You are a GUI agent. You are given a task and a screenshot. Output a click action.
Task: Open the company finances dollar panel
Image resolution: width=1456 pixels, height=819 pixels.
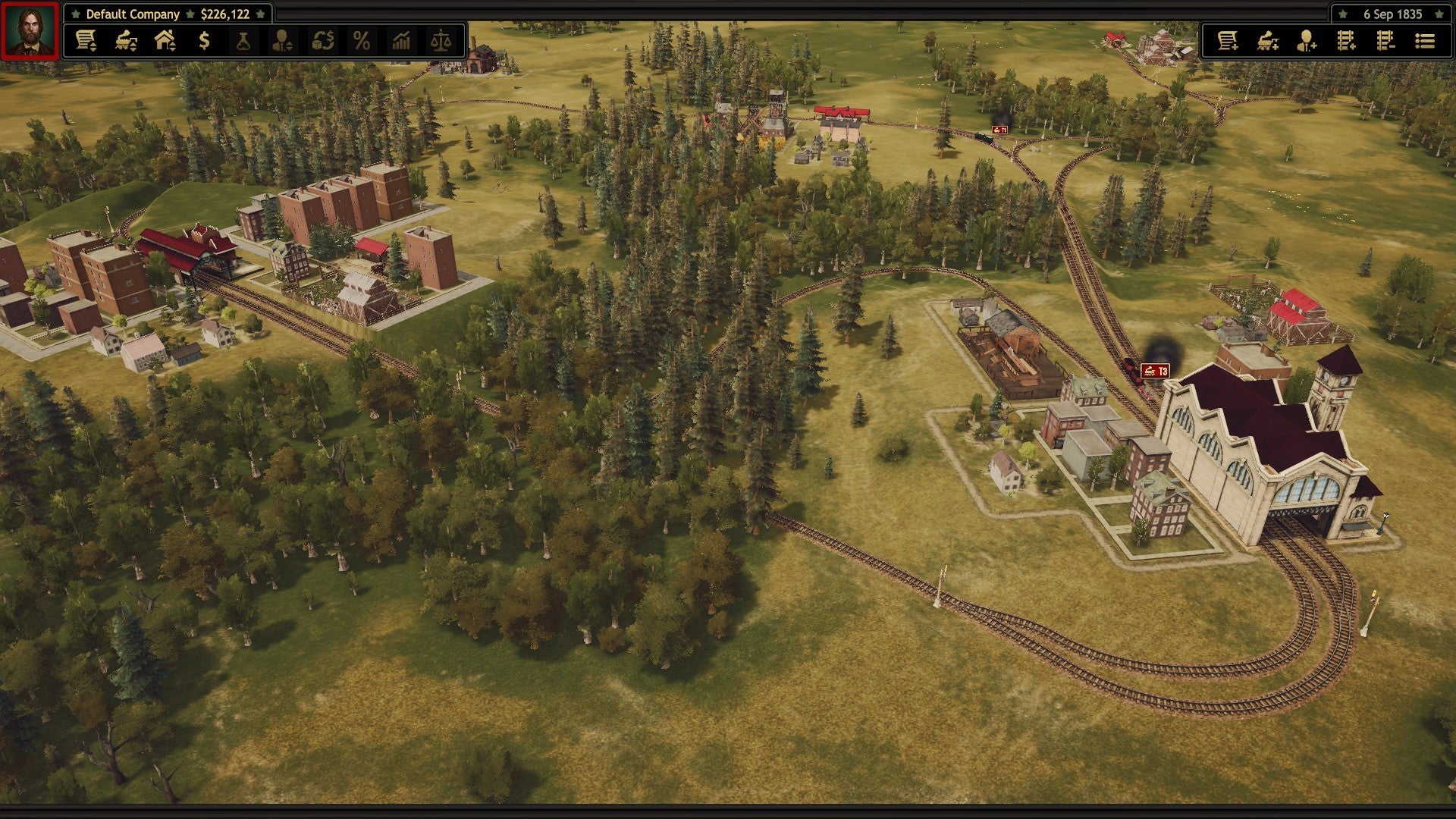point(202,42)
